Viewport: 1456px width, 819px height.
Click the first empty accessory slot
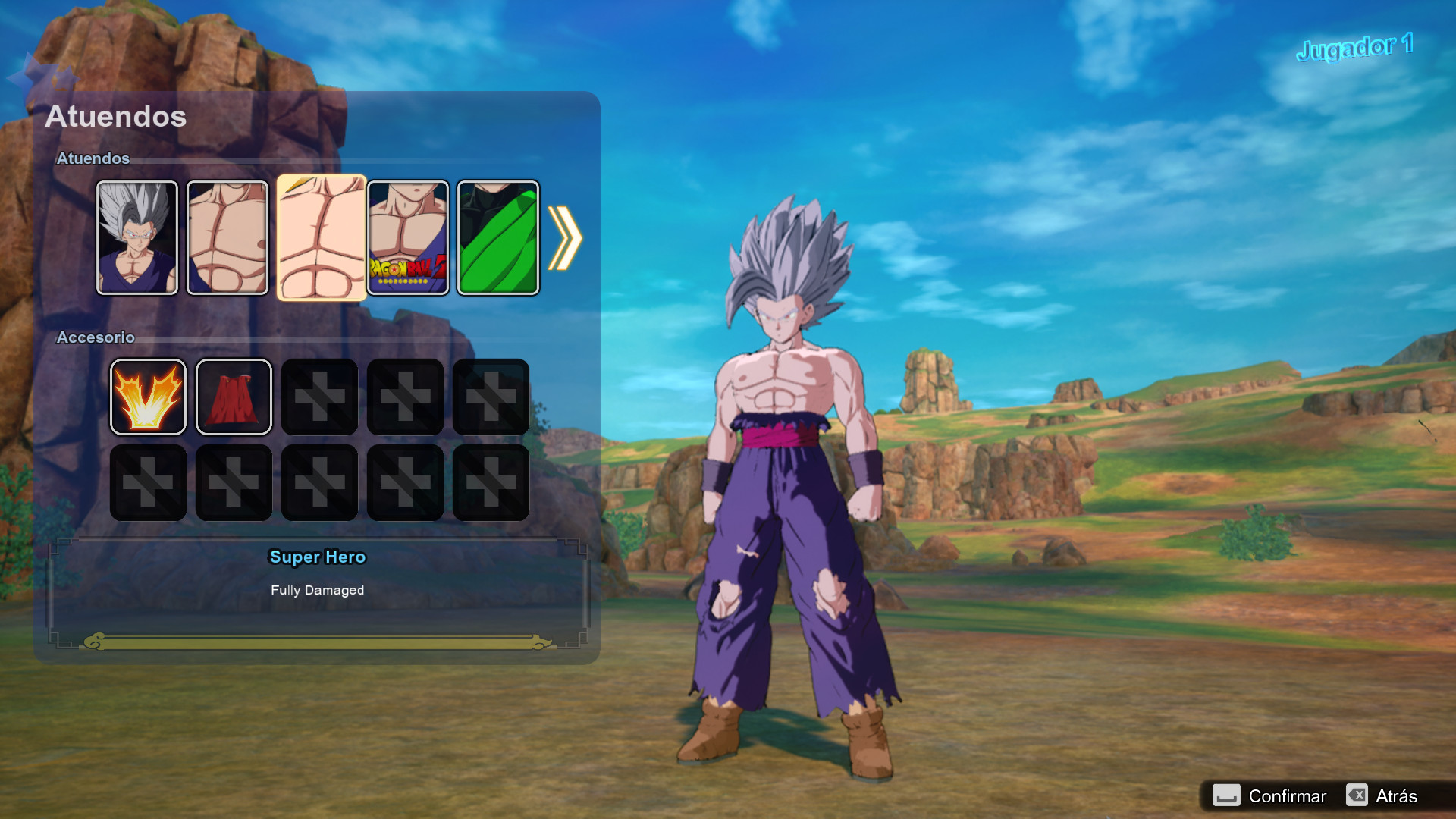click(319, 397)
